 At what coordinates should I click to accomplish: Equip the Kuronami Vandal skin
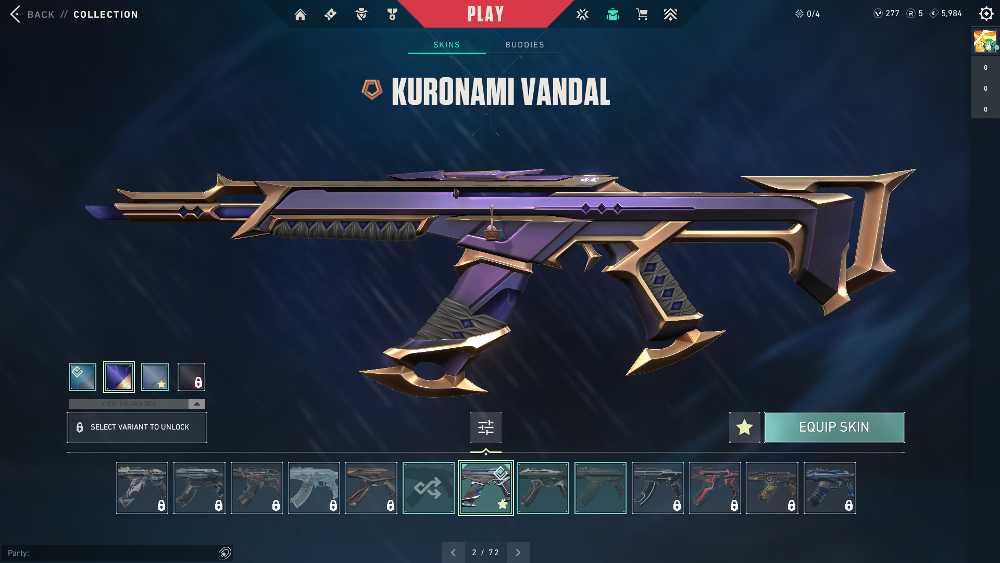tap(834, 427)
